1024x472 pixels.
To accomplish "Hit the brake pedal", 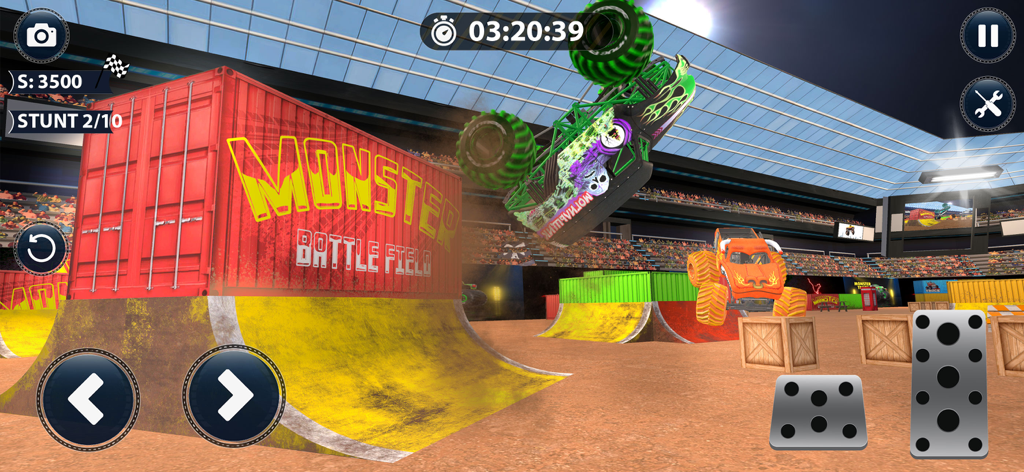I will [818, 411].
